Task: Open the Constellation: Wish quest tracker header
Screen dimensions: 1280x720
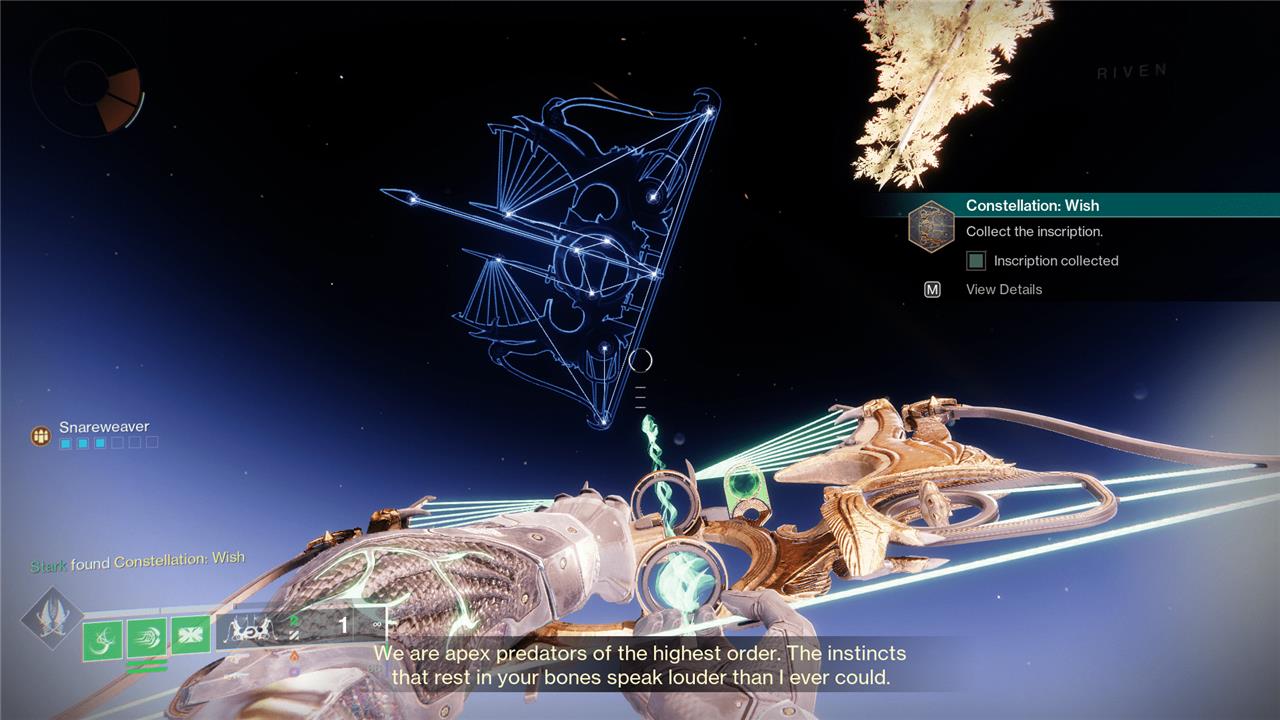Action: (1032, 205)
